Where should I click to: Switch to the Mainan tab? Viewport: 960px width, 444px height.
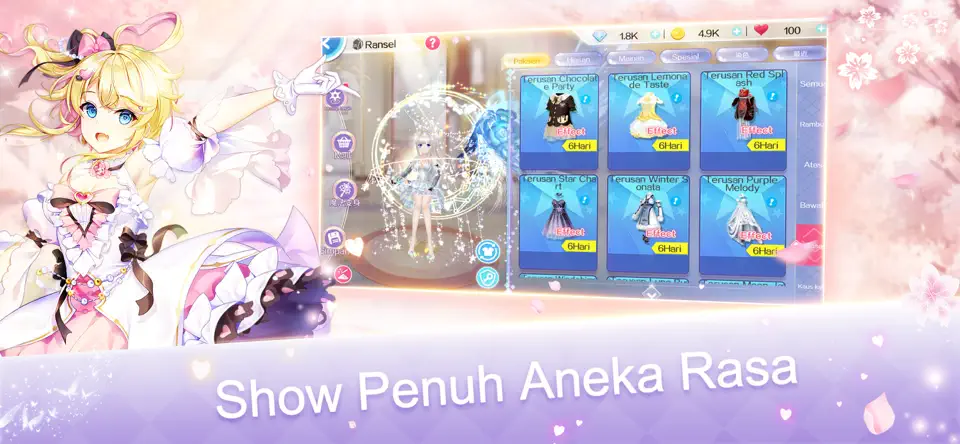(x=627, y=59)
